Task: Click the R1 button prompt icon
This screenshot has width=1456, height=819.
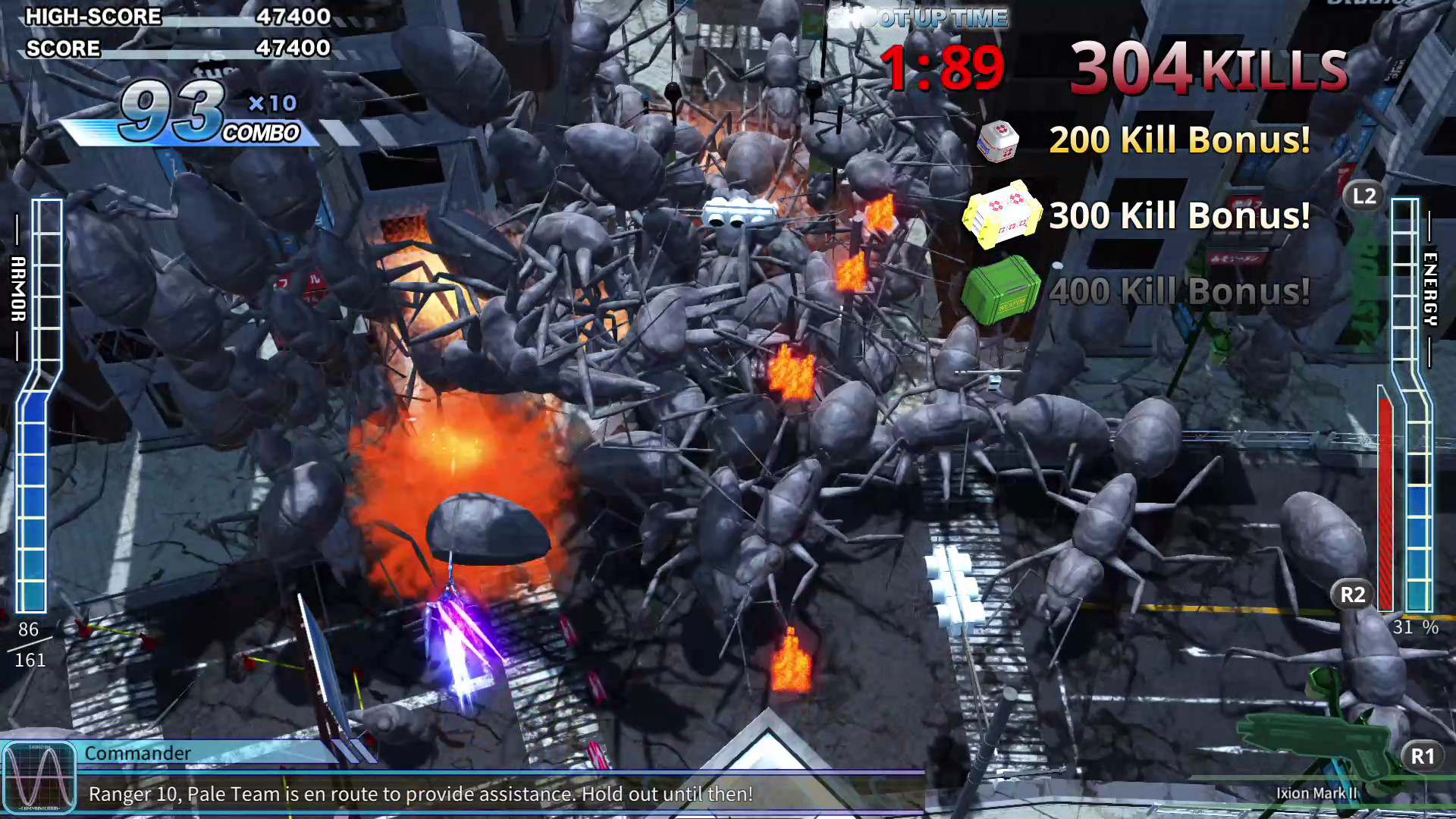Action: 1421,756
